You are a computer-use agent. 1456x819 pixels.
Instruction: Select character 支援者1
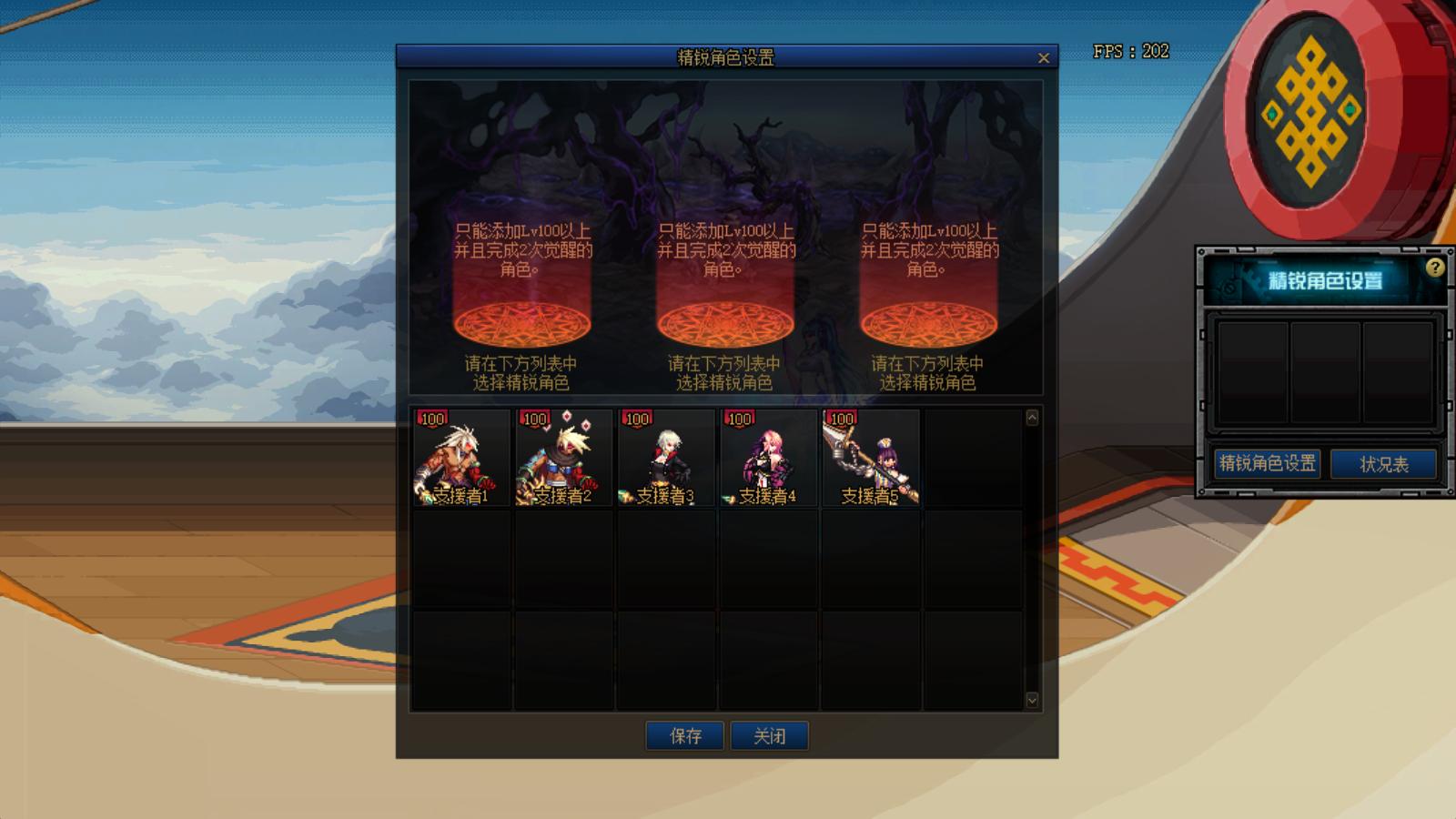click(x=461, y=458)
